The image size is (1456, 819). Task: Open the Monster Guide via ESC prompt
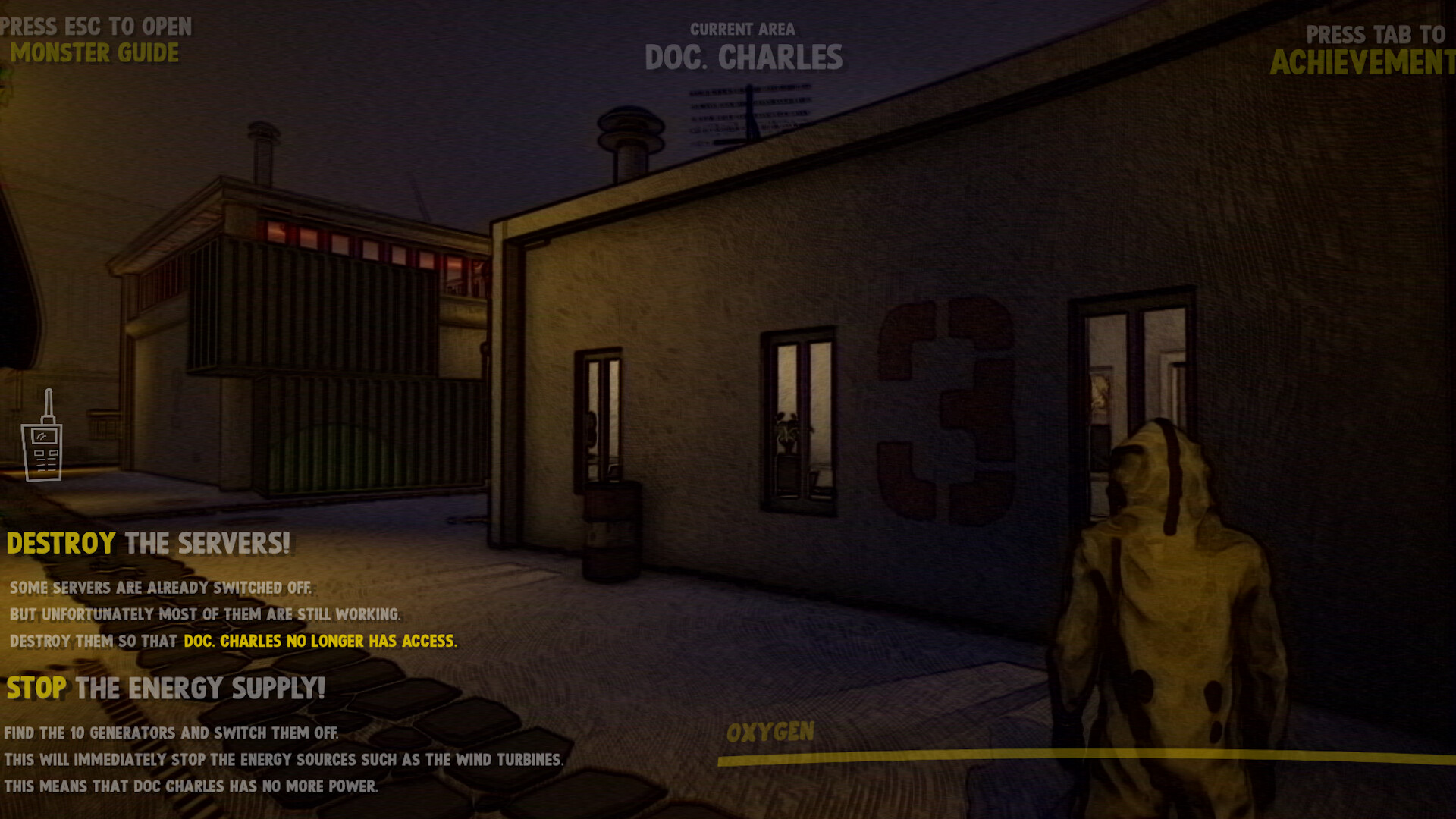[x=95, y=53]
